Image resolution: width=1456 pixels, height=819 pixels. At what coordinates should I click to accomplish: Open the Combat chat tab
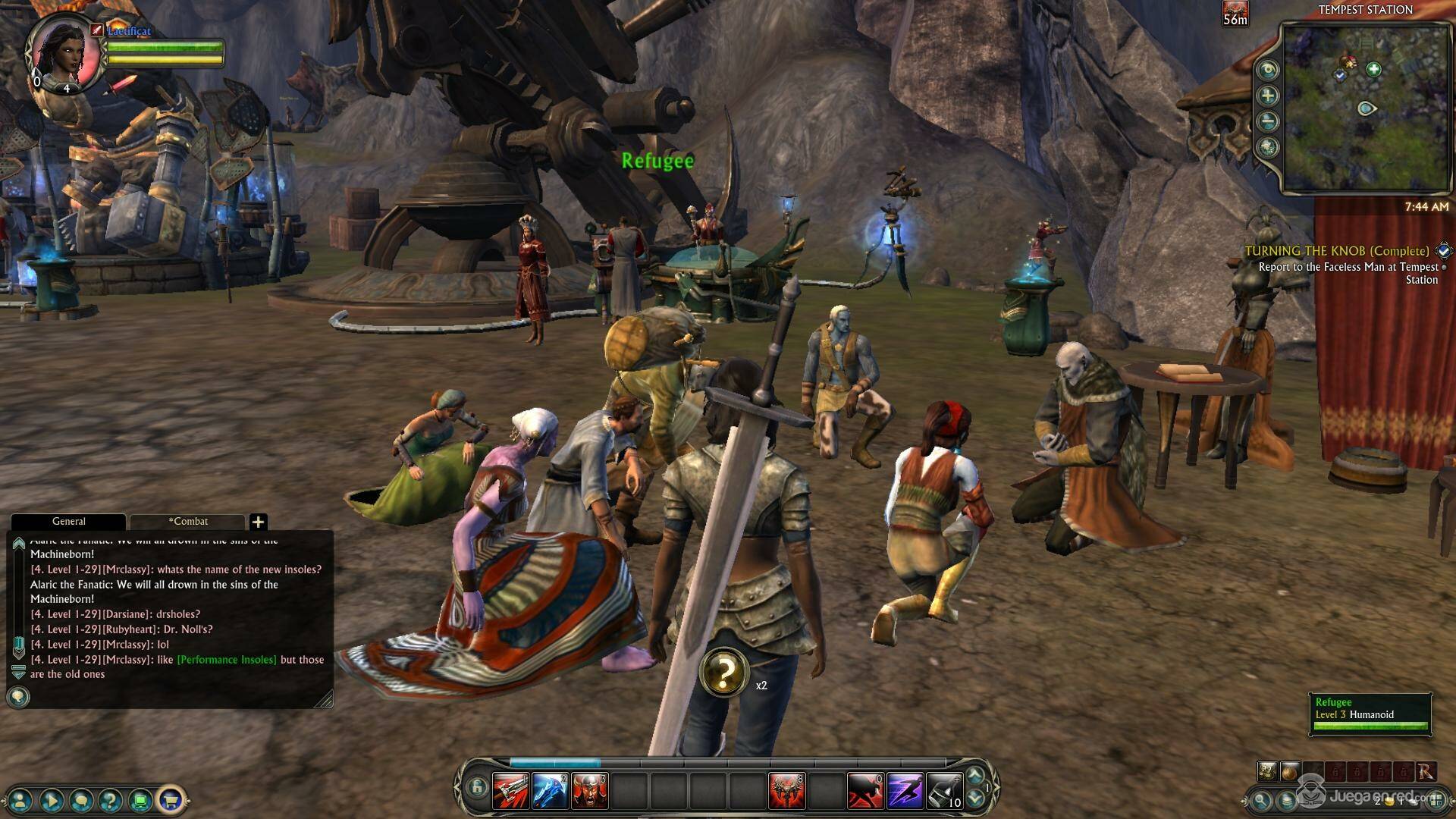point(187,522)
